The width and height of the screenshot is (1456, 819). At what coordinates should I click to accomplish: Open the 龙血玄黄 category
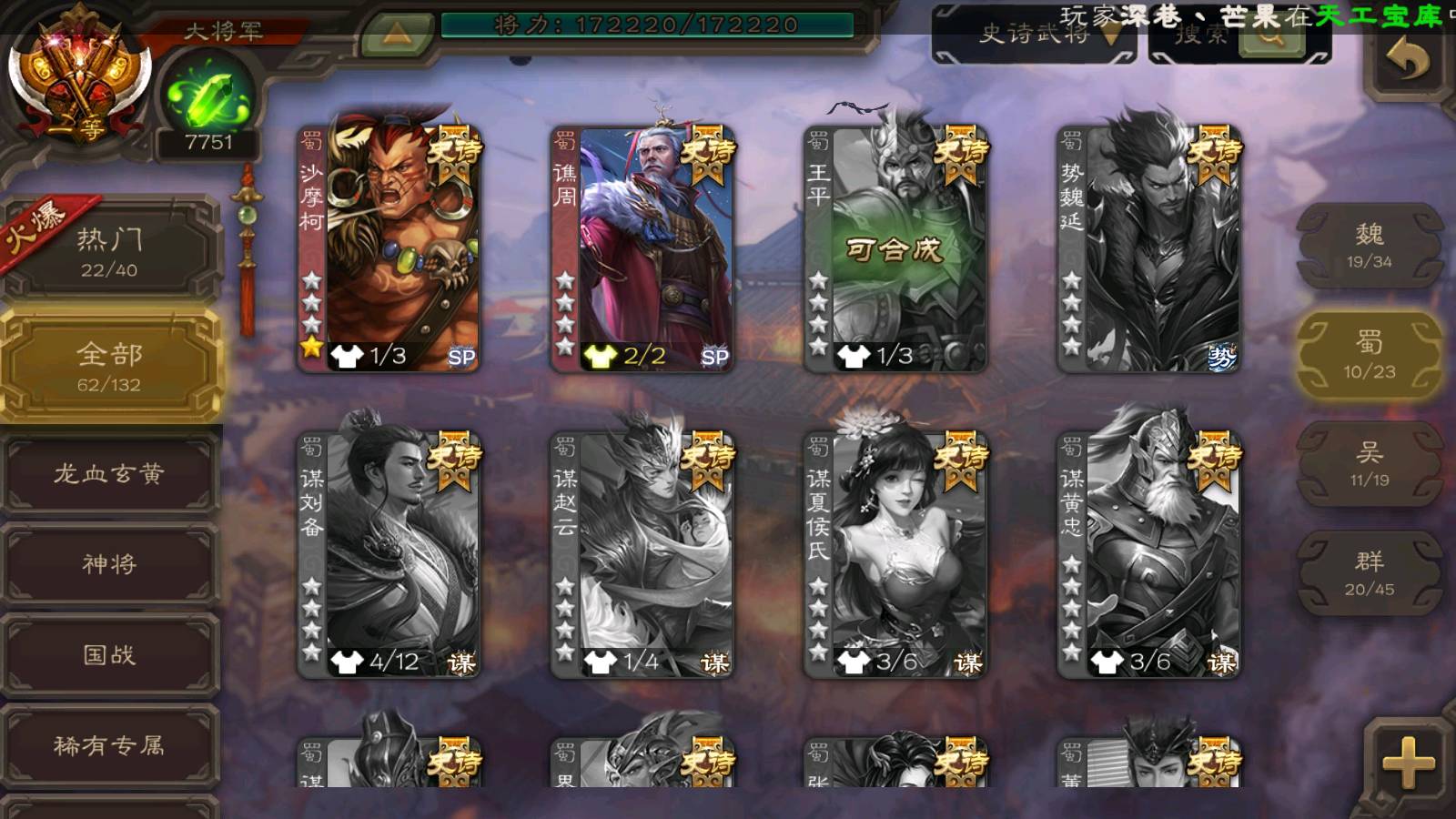click(x=109, y=473)
